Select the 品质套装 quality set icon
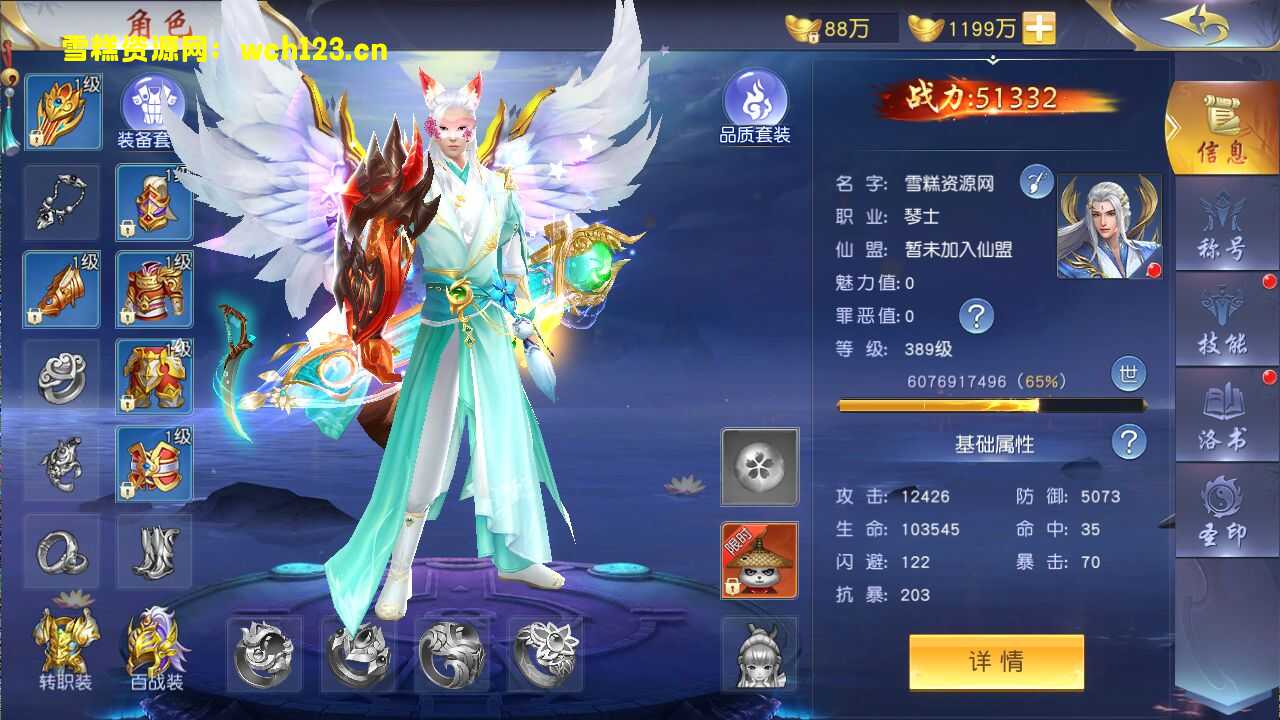 [758, 100]
